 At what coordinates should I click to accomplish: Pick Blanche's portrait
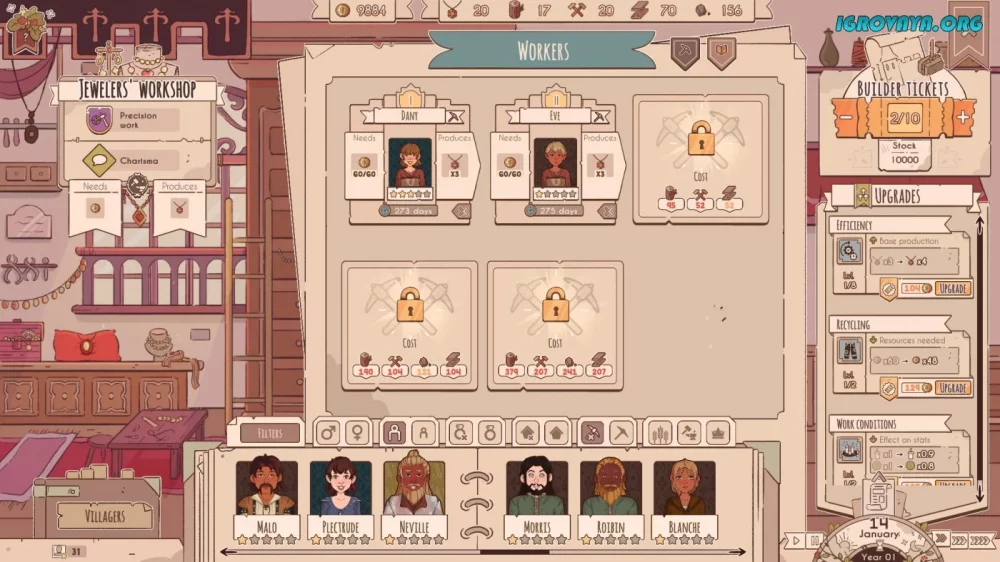pos(685,489)
